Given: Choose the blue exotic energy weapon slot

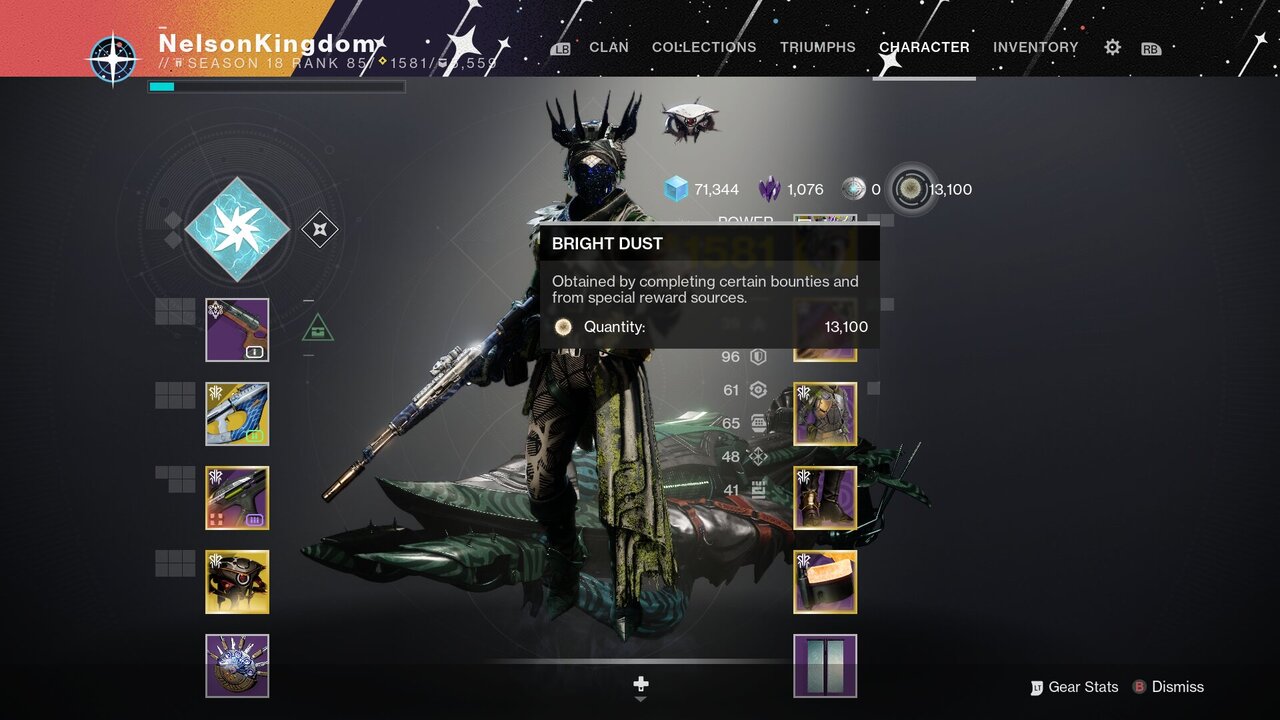Looking at the screenshot, I should tap(237, 414).
